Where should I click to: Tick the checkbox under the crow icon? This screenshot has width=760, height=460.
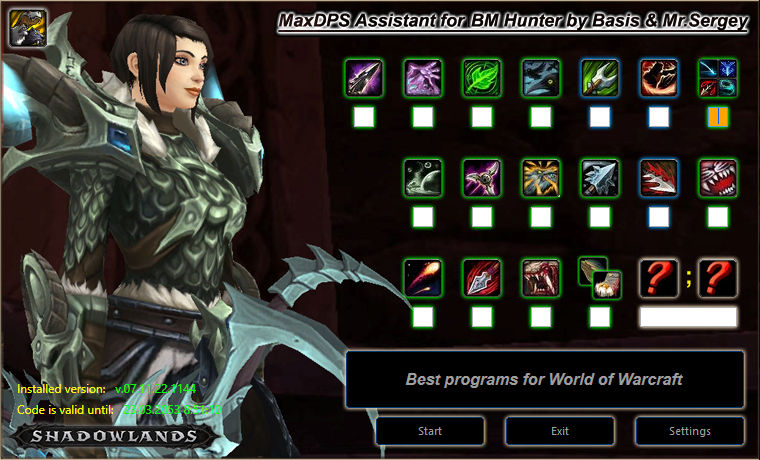541,117
